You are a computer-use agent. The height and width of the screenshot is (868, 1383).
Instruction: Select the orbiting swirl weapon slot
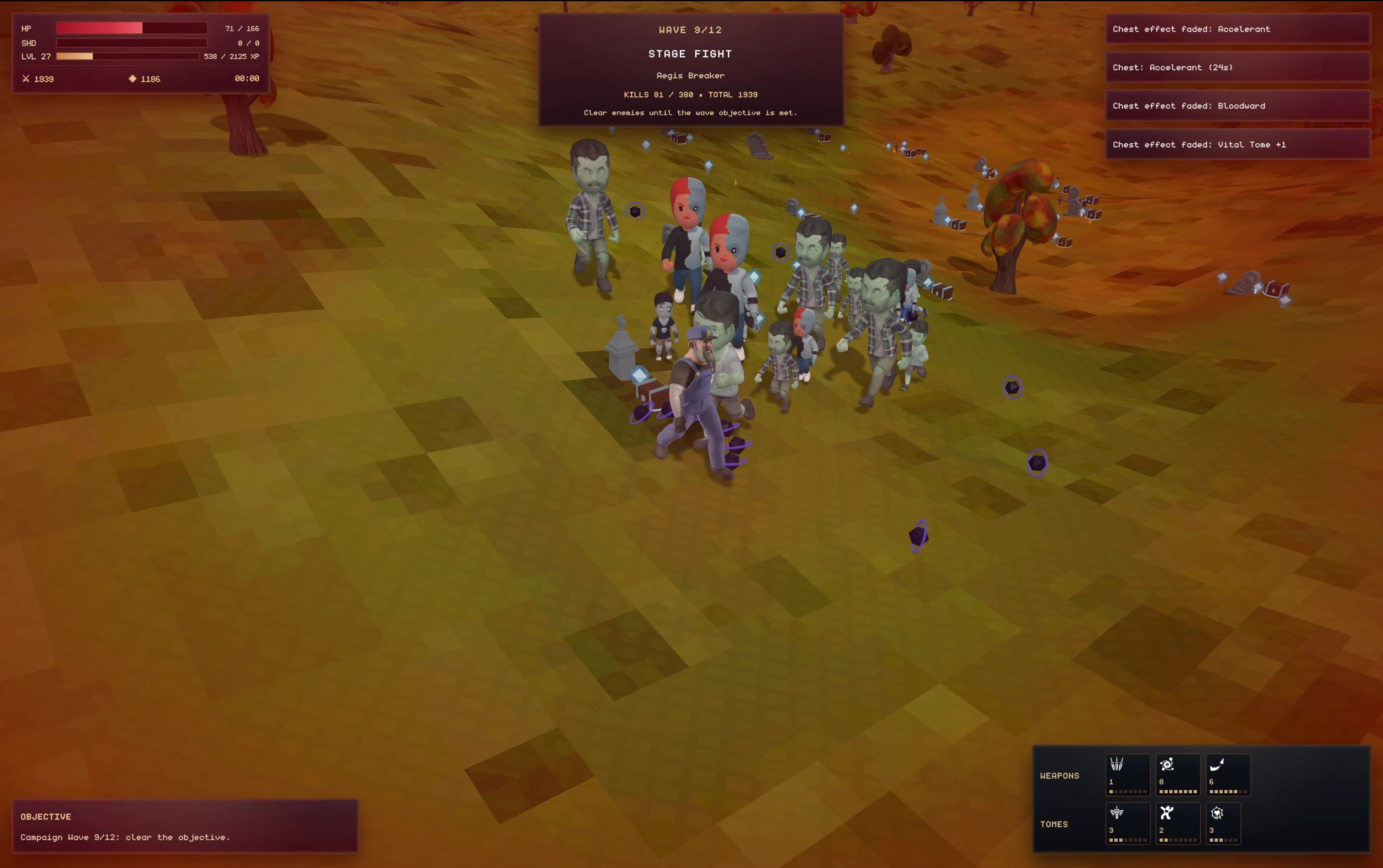tap(1178, 774)
